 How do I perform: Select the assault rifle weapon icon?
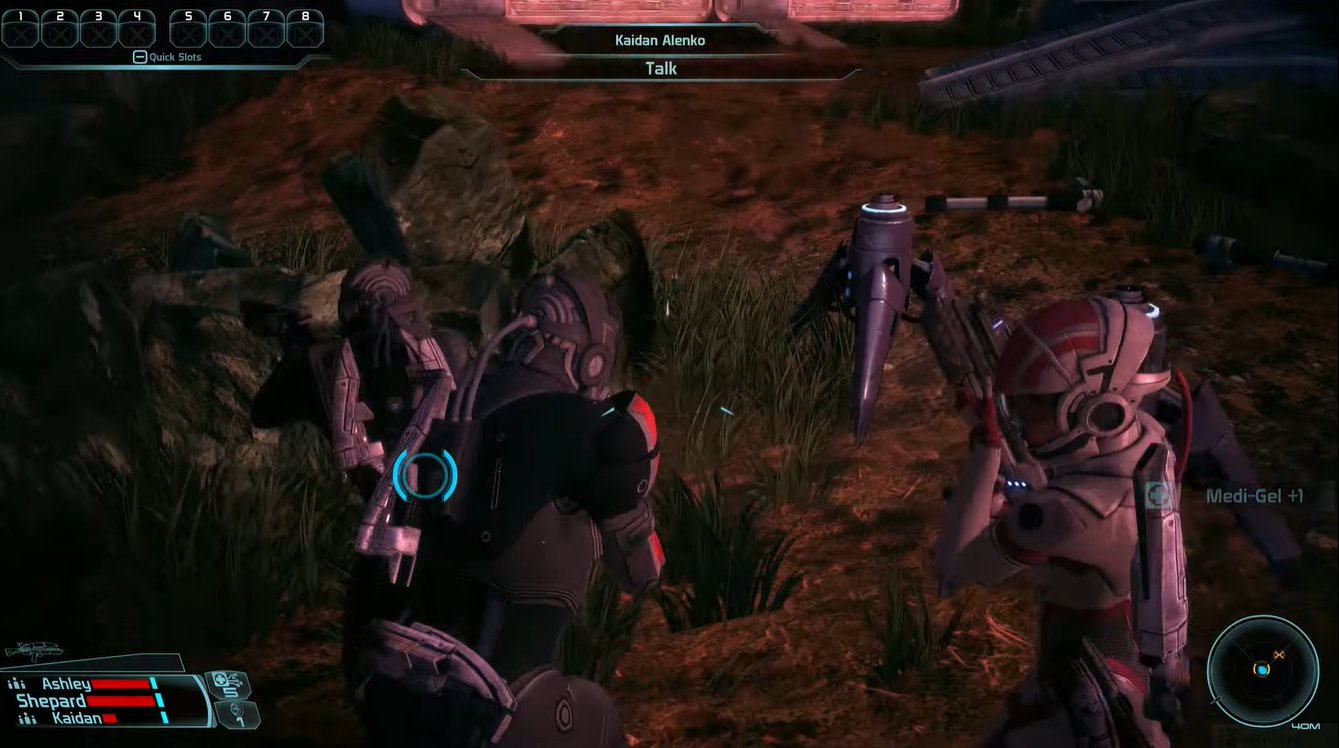point(33,651)
